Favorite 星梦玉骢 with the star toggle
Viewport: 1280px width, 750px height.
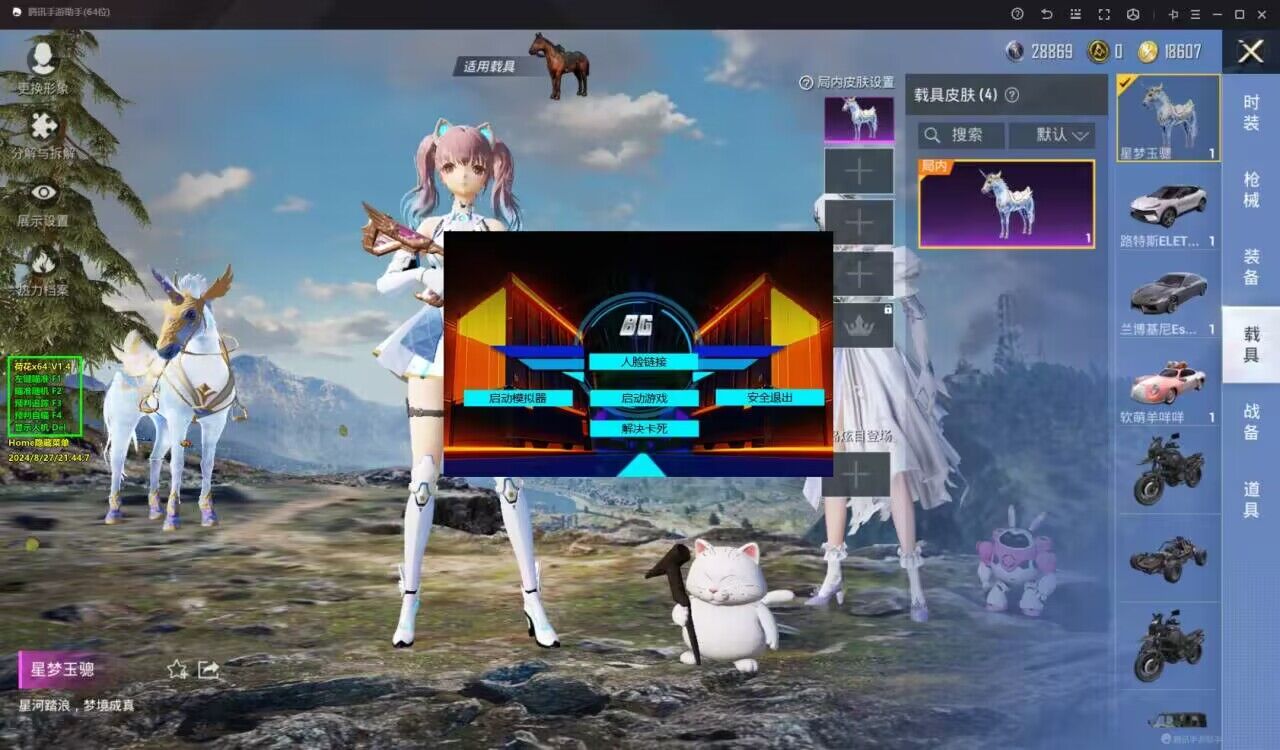pyautogui.click(x=176, y=668)
